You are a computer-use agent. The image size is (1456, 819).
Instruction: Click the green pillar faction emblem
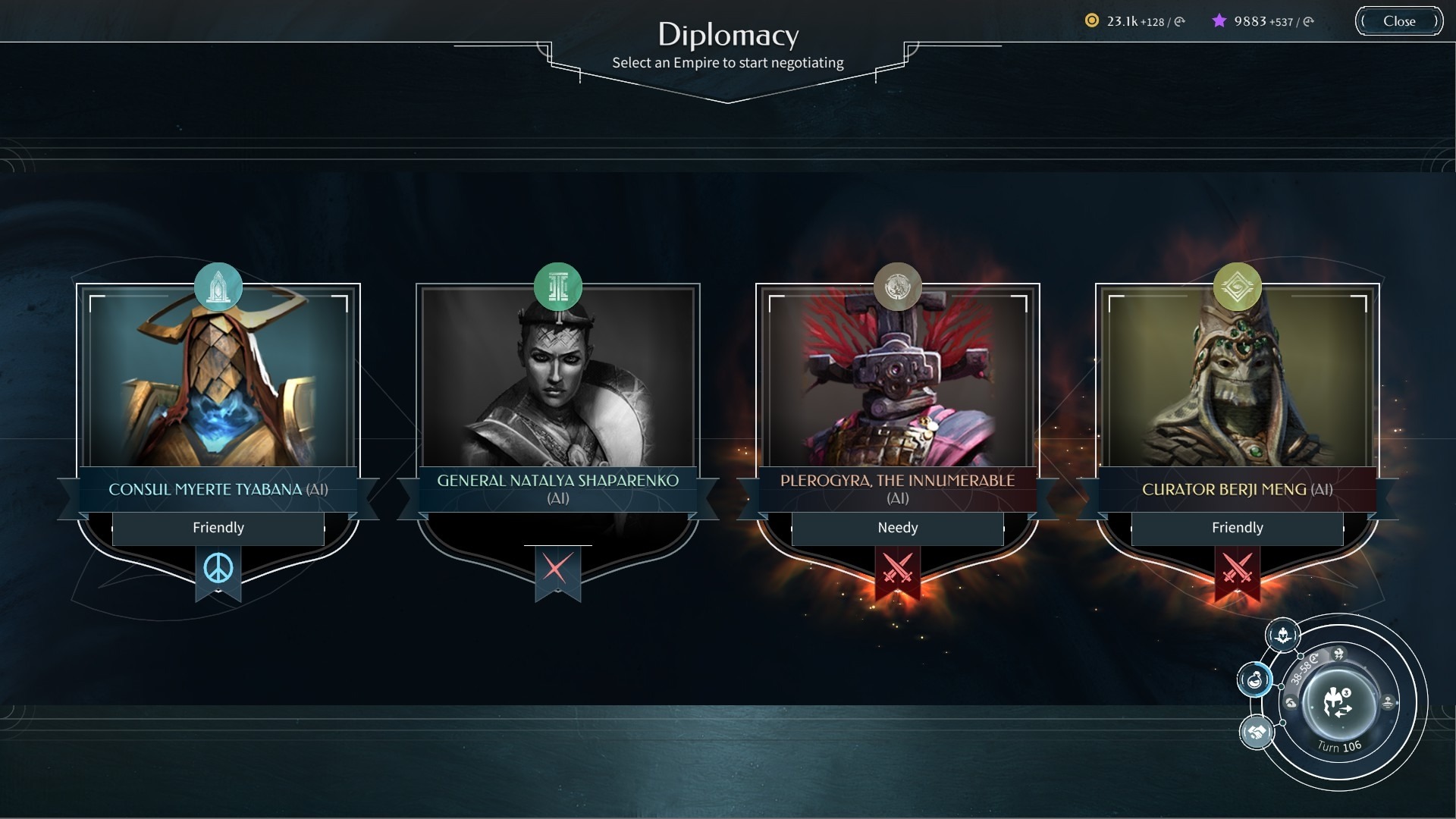tap(558, 287)
